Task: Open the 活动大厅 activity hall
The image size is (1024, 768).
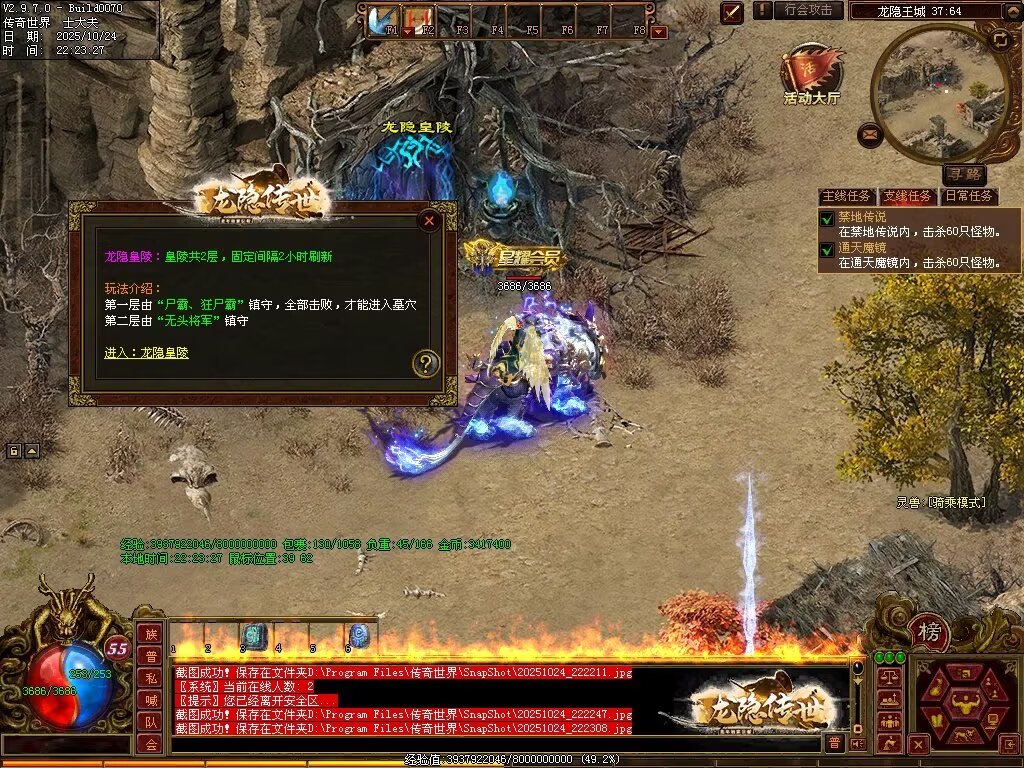Action: (811, 75)
